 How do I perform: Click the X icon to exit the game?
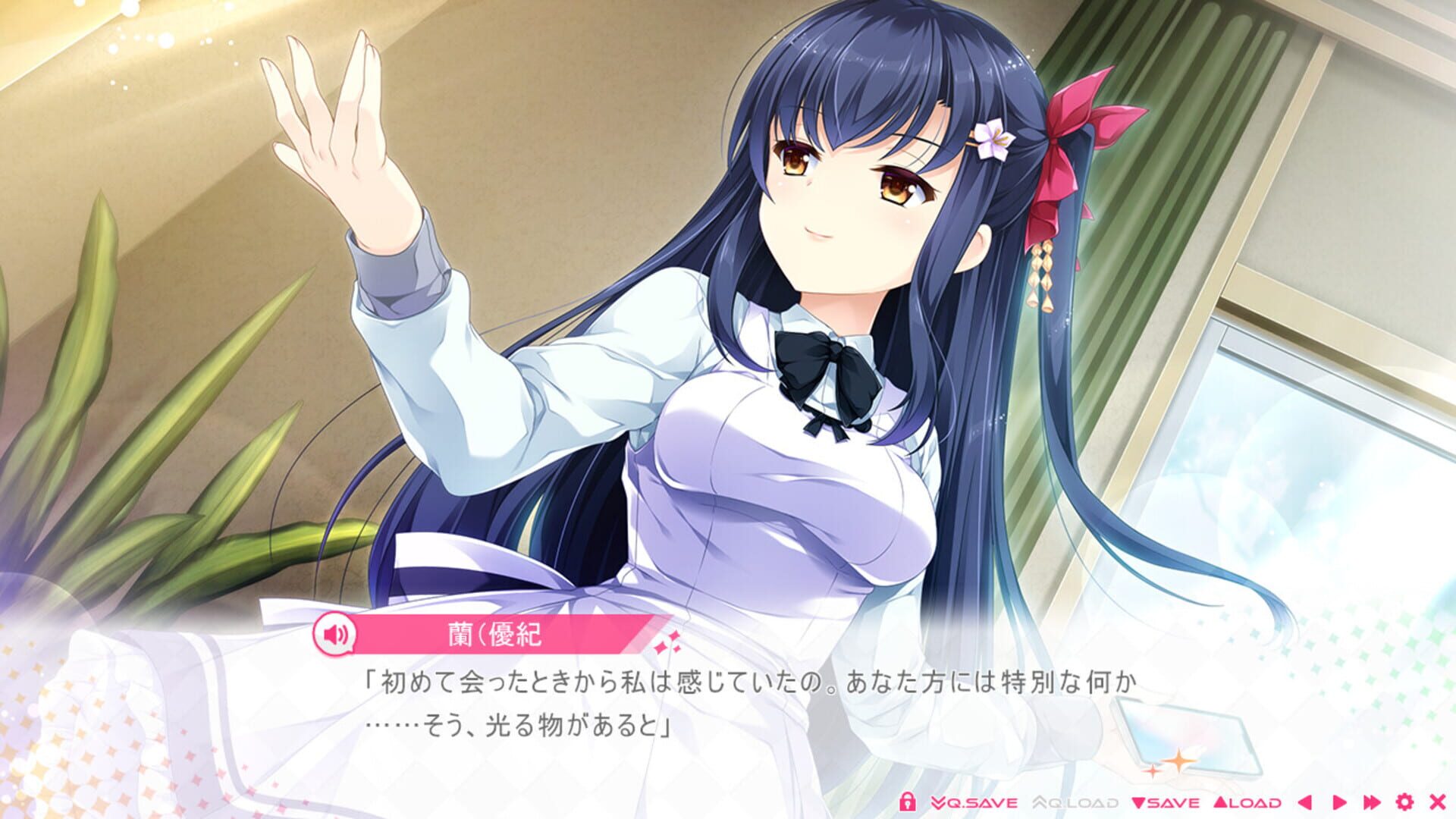[1437, 803]
